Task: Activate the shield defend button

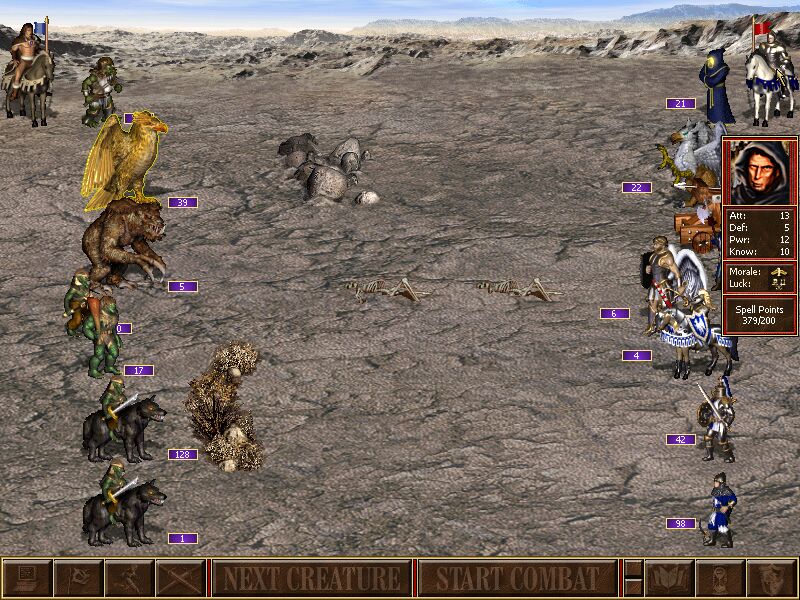Action: (771, 578)
